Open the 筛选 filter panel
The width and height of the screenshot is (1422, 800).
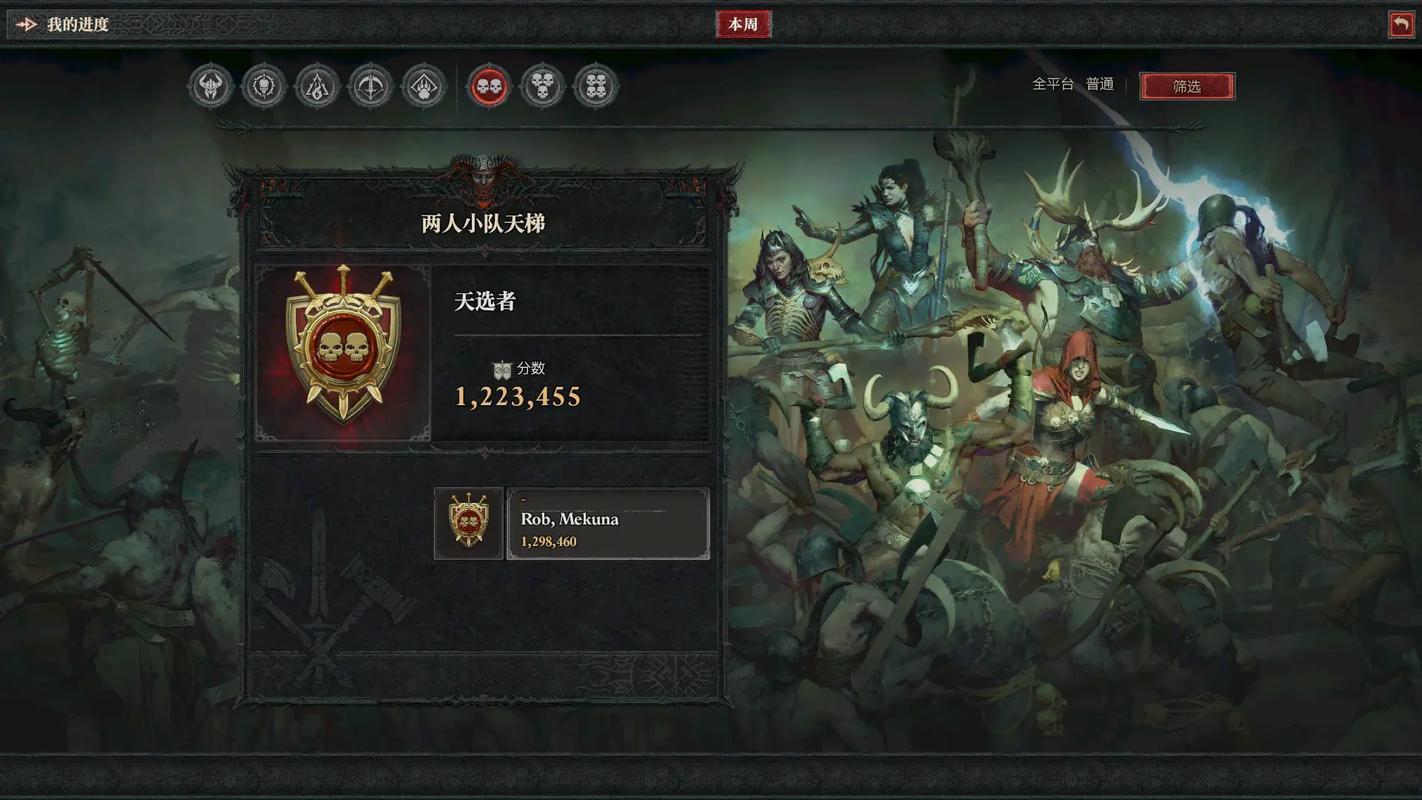[x=1187, y=86]
